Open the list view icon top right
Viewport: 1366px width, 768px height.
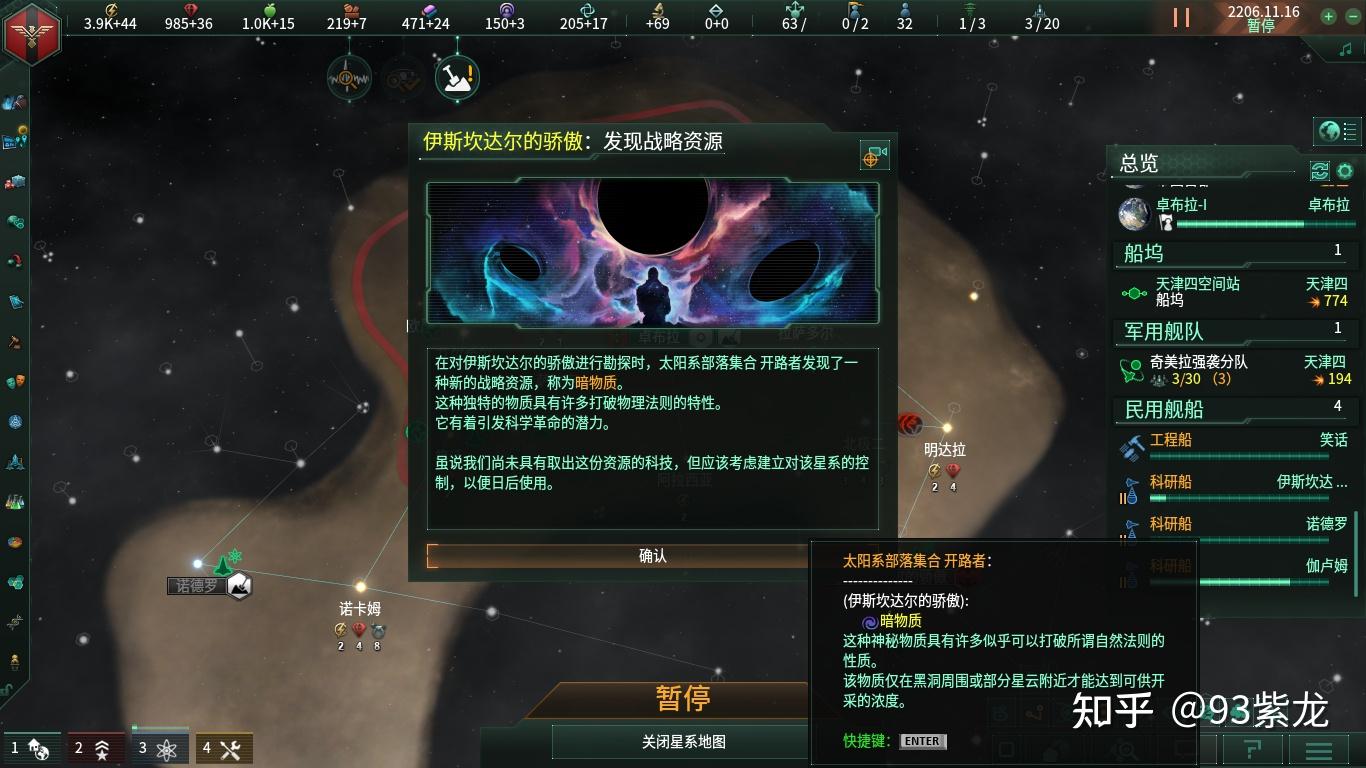click(x=1348, y=131)
